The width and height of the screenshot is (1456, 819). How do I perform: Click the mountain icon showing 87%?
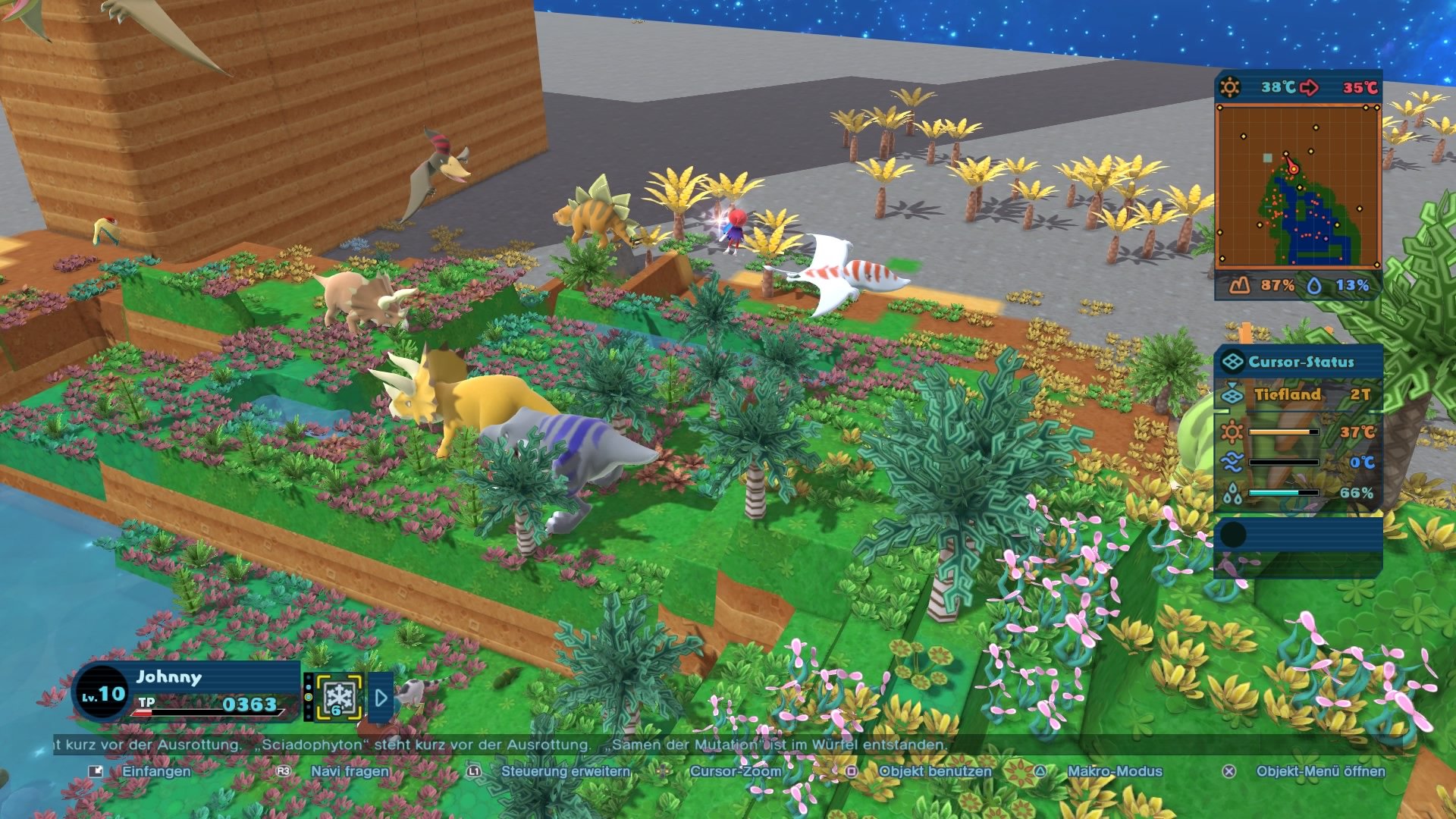click(1241, 284)
